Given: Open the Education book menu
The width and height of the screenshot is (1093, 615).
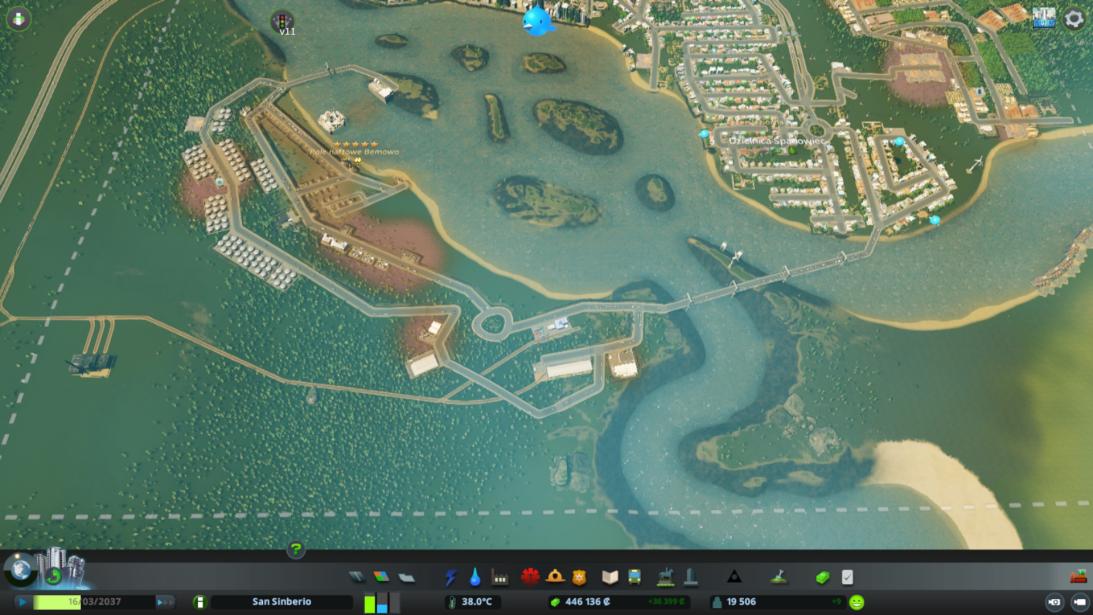Looking at the screenshot, I should pyautogui.click(x=610, y=577).
